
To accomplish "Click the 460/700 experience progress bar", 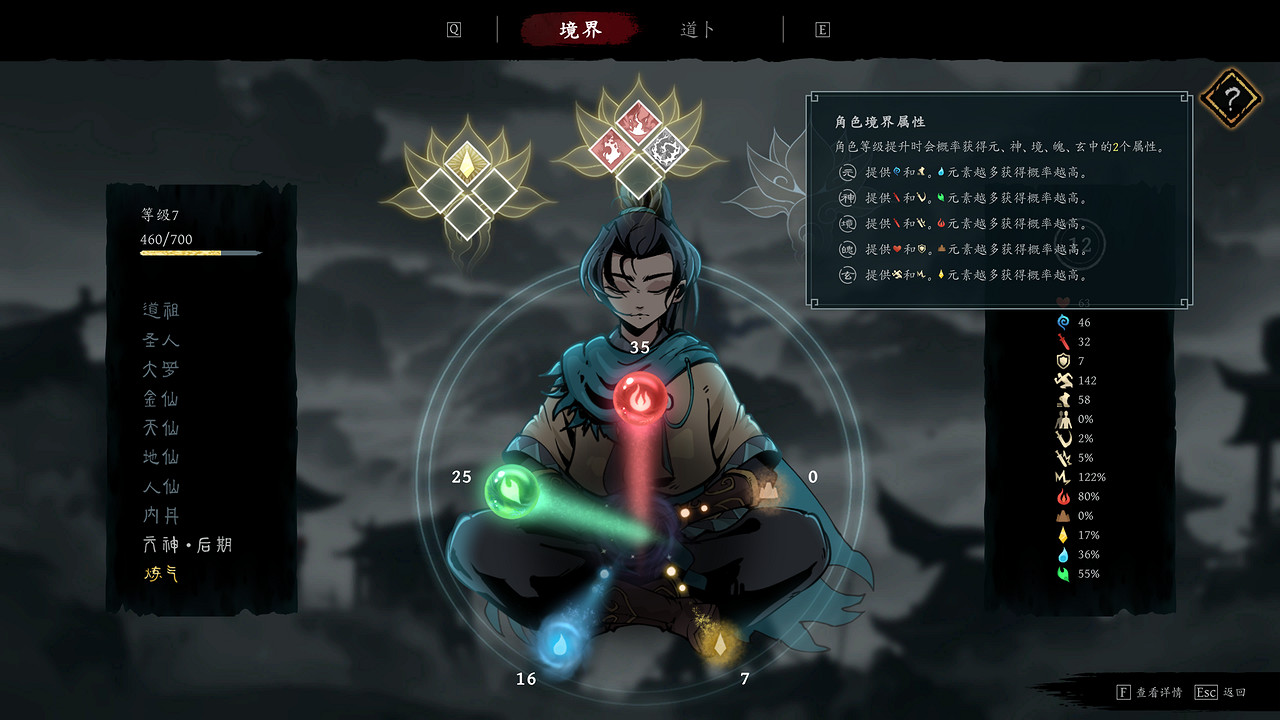I will [x=200, y=252].
